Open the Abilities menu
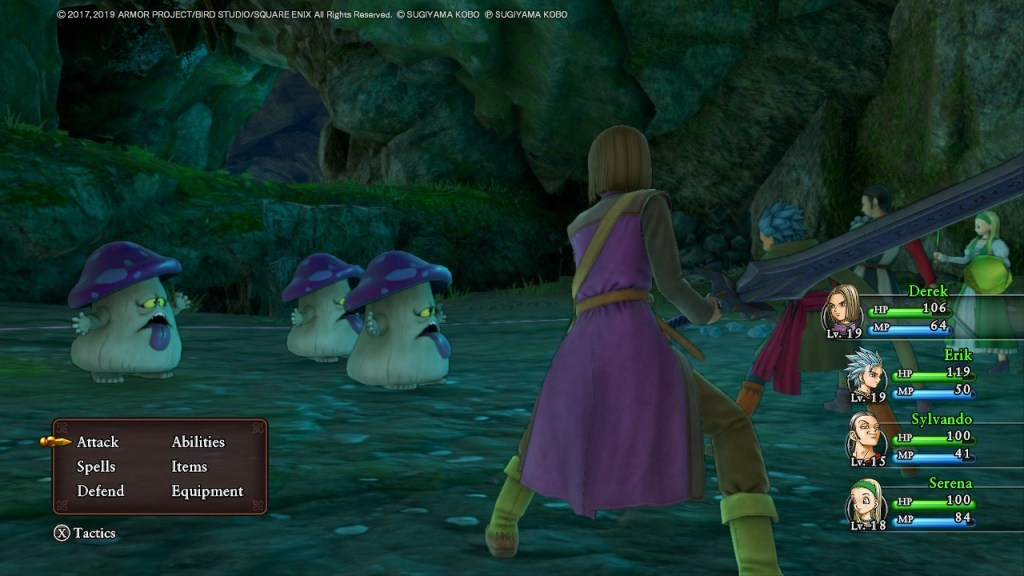 [x=198, y=442]
